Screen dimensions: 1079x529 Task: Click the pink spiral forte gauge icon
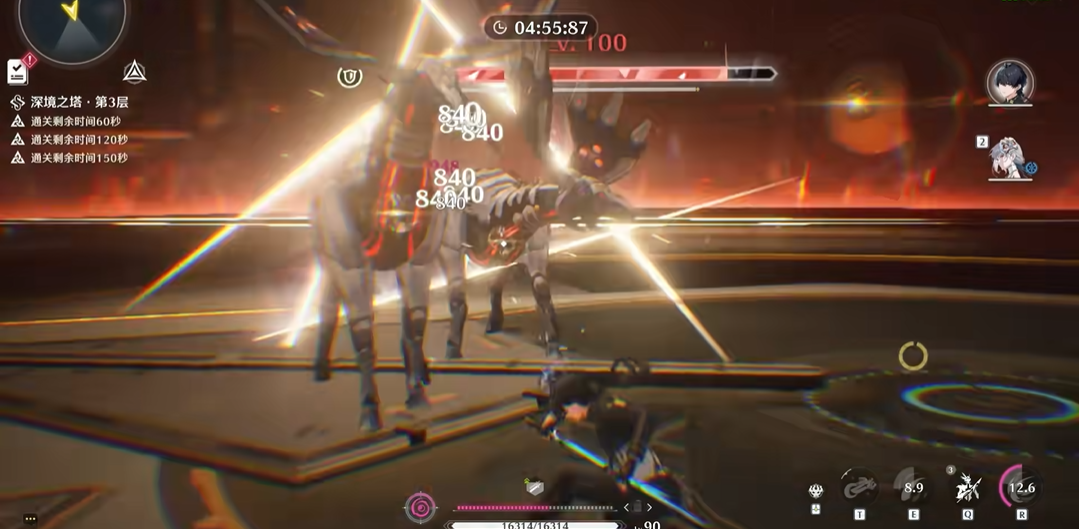421,508
